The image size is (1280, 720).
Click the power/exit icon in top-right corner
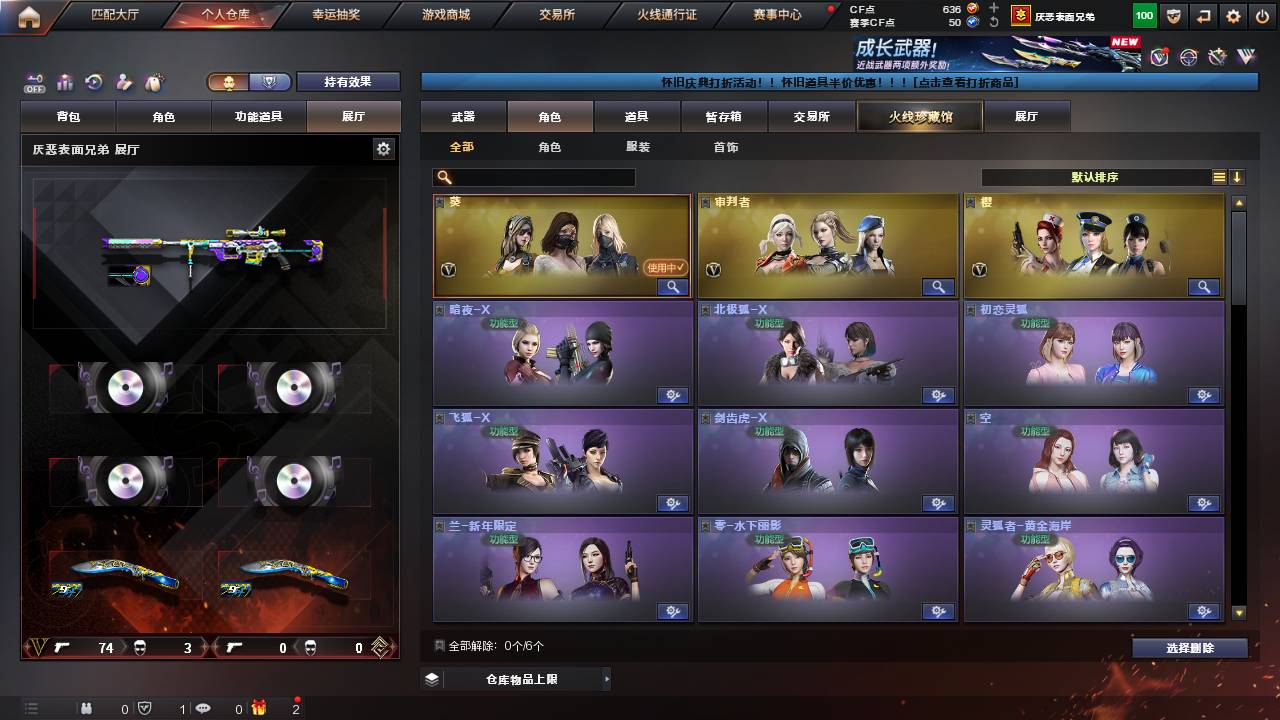coord(1263,16)
